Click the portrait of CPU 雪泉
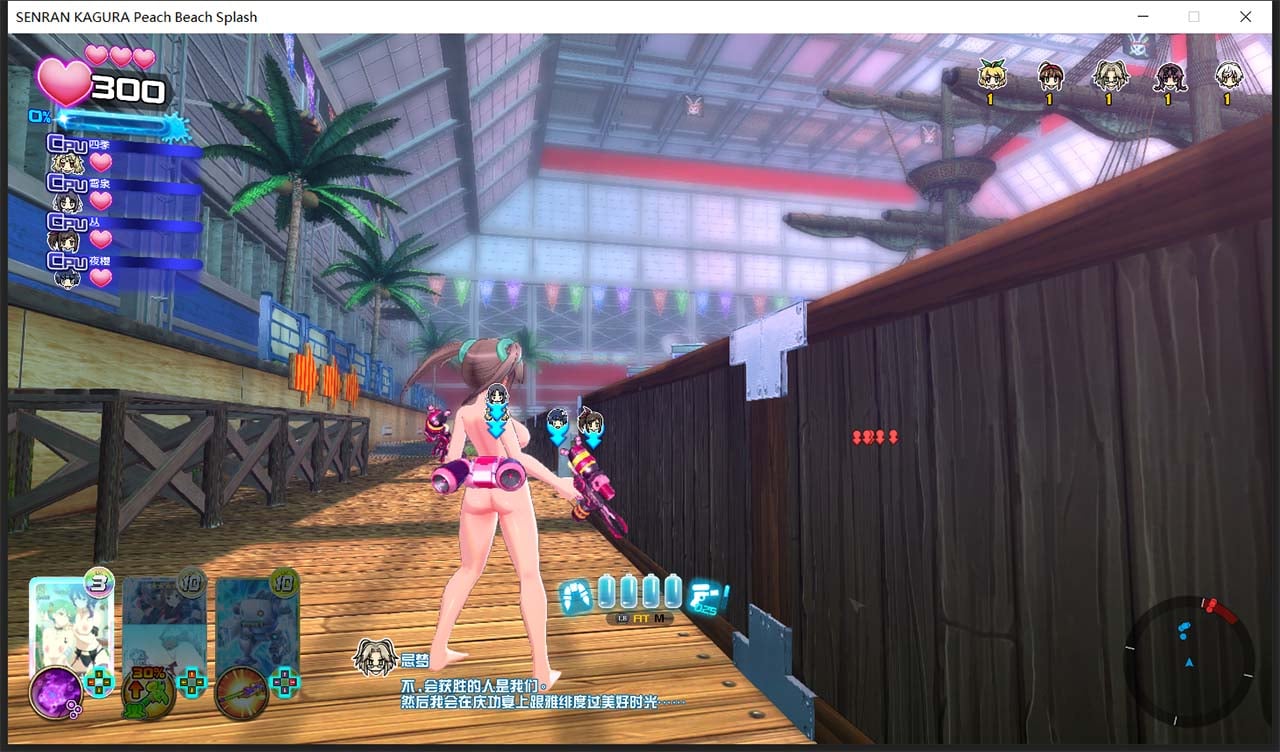The width and height of the screenshot is (1280, 752). click(68, 200)
